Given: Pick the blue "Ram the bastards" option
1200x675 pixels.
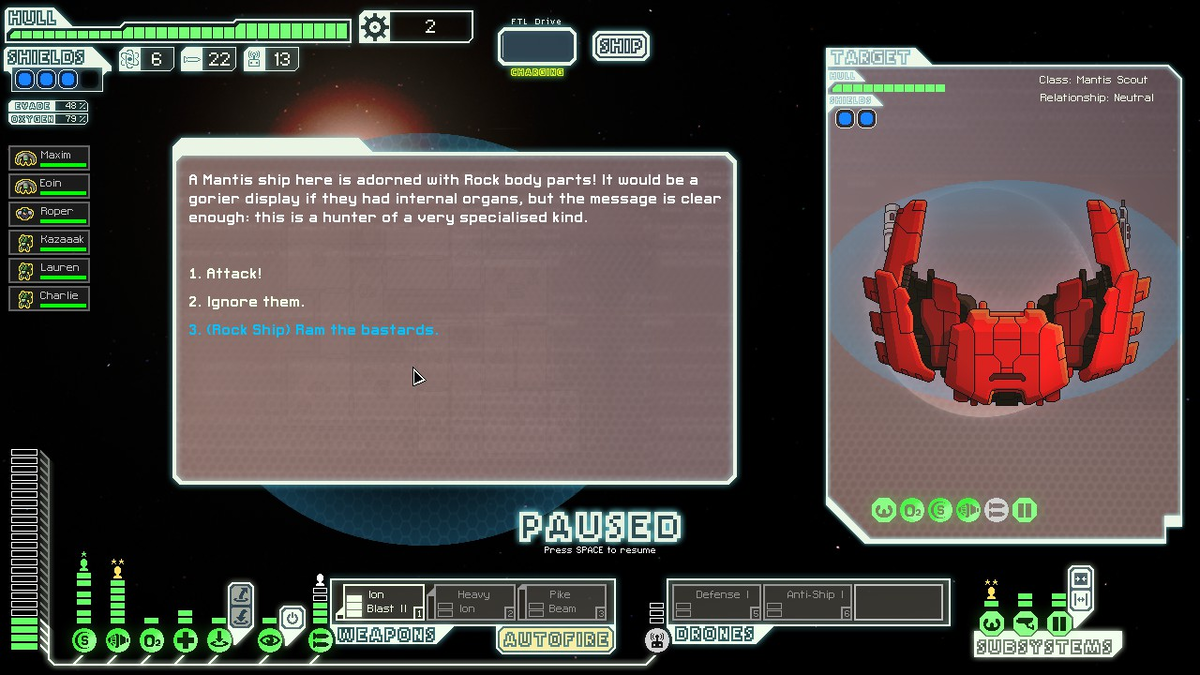Looking at the screenshot, I should (x=313, y=329).
